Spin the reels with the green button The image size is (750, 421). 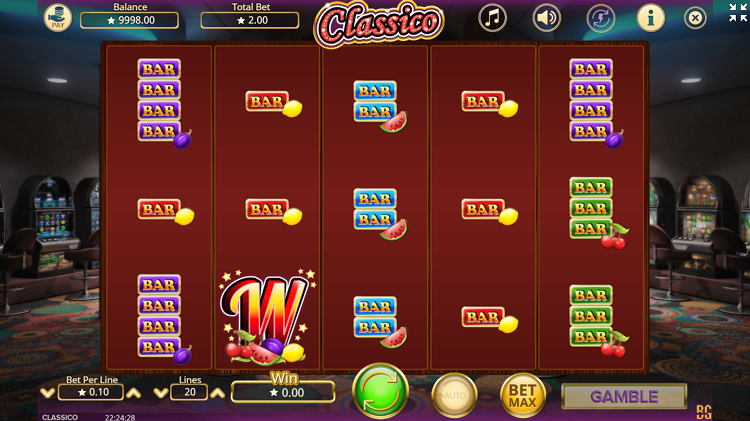(x=380, y=390)
